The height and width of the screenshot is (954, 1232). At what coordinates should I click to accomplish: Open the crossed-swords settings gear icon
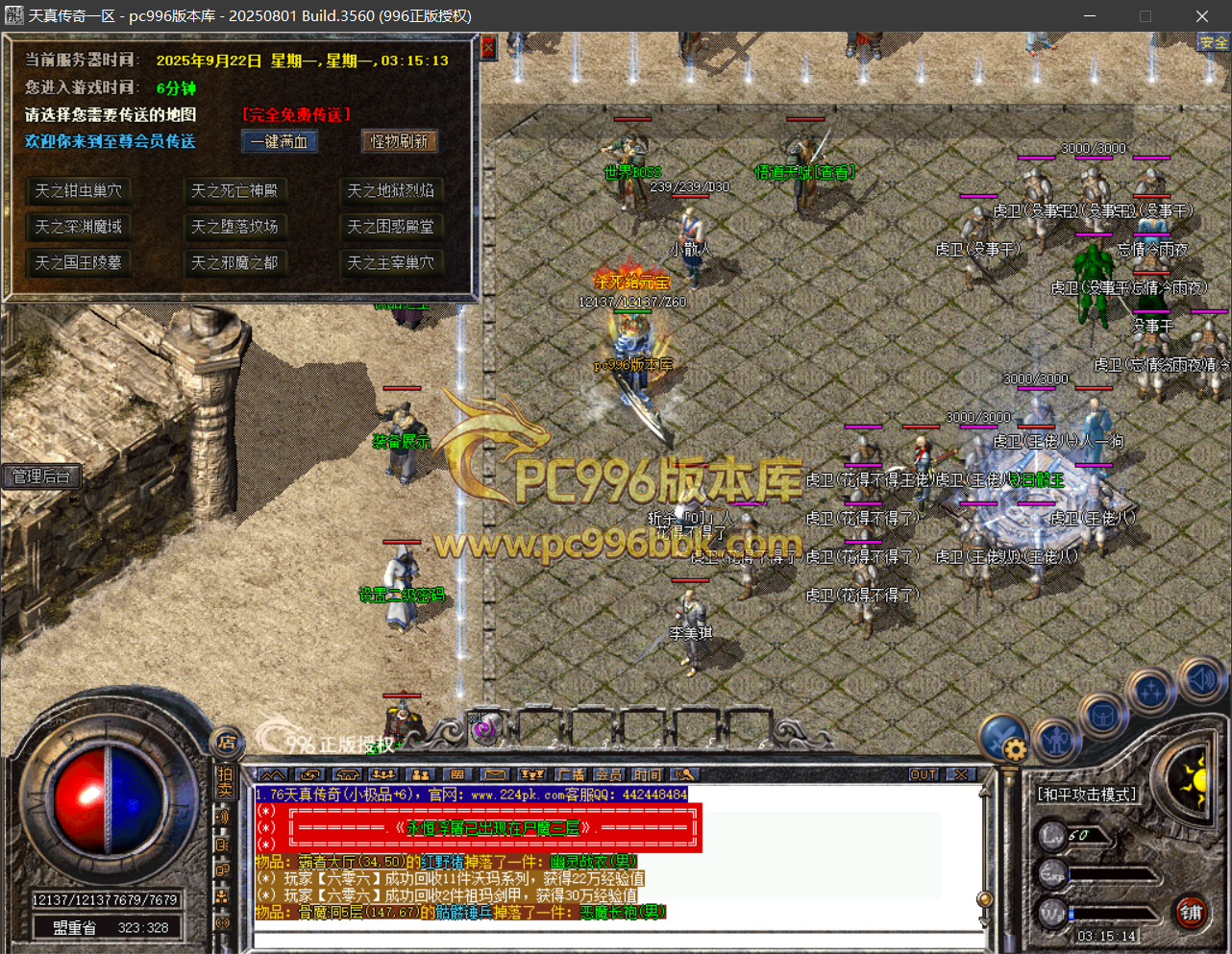pyautogui.click(x=1003, y=740)
